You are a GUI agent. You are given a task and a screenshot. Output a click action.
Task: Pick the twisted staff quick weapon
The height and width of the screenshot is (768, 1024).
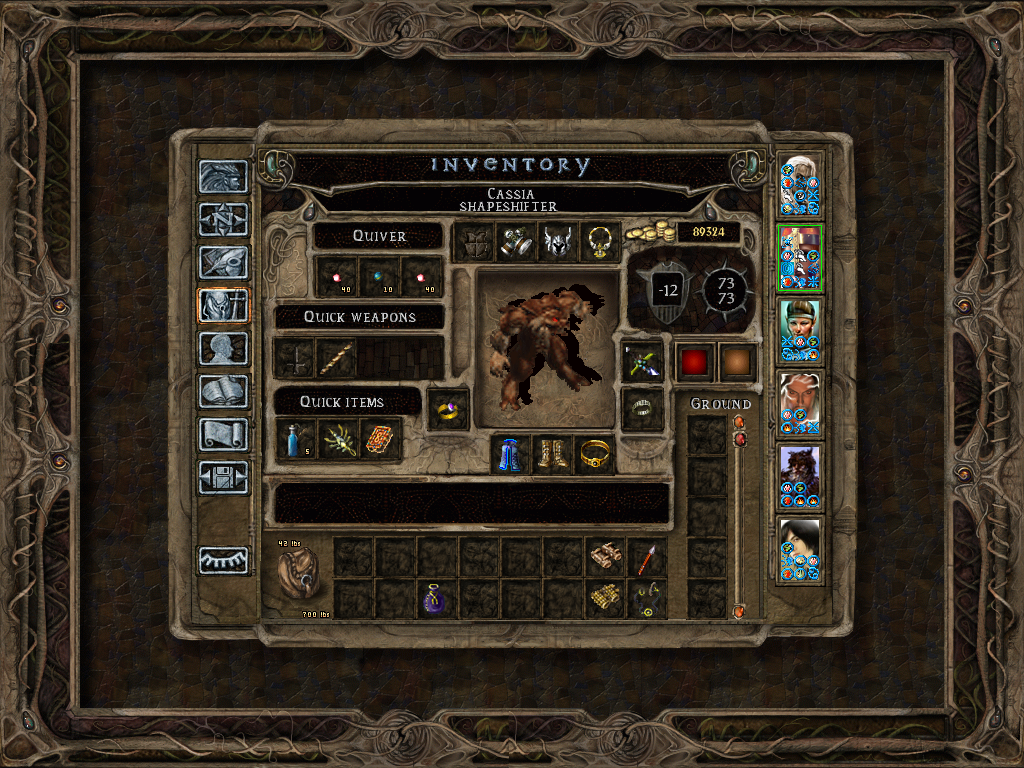point(337,358)
